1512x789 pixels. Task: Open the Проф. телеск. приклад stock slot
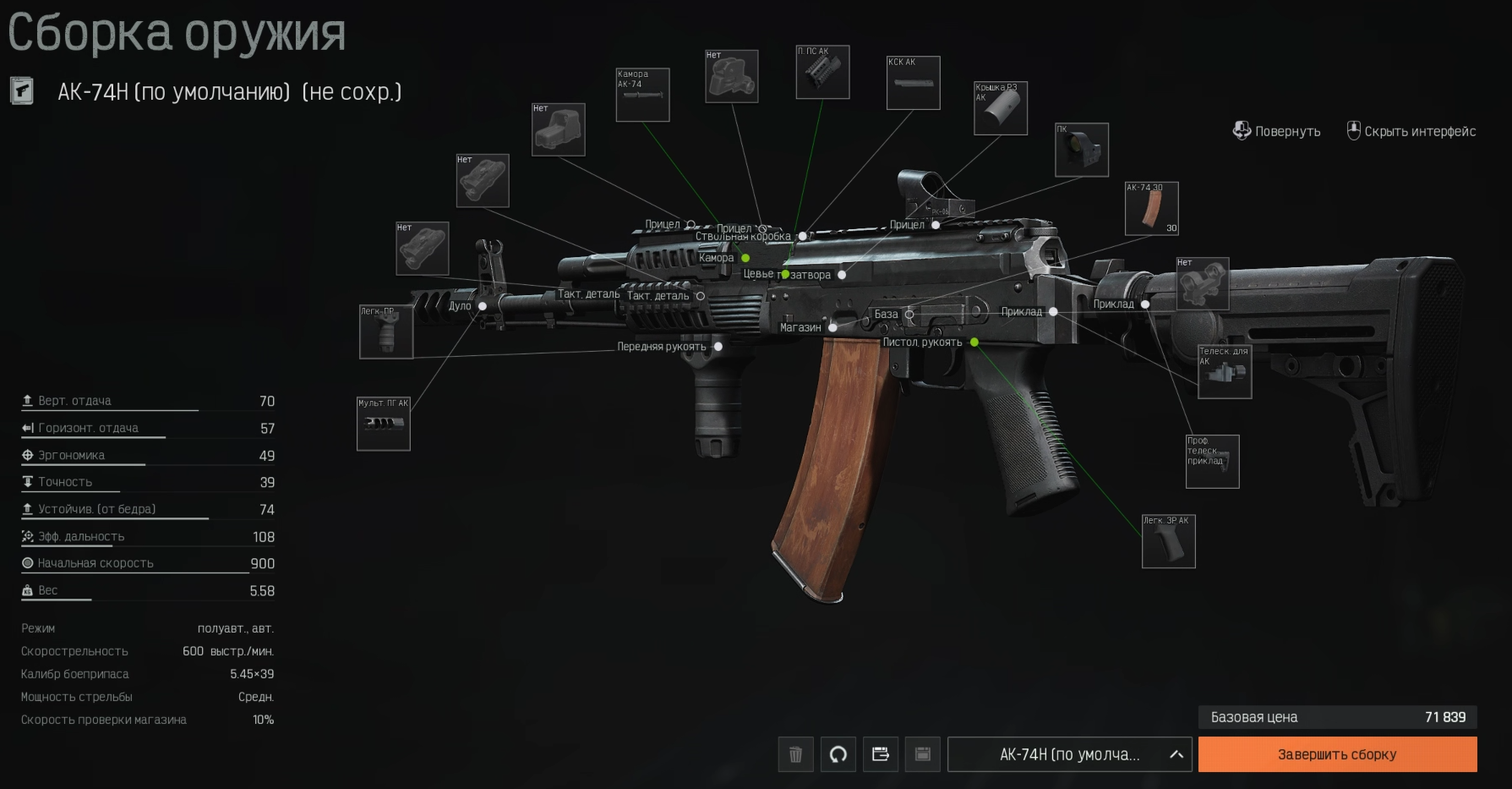tap(1212, 461)
